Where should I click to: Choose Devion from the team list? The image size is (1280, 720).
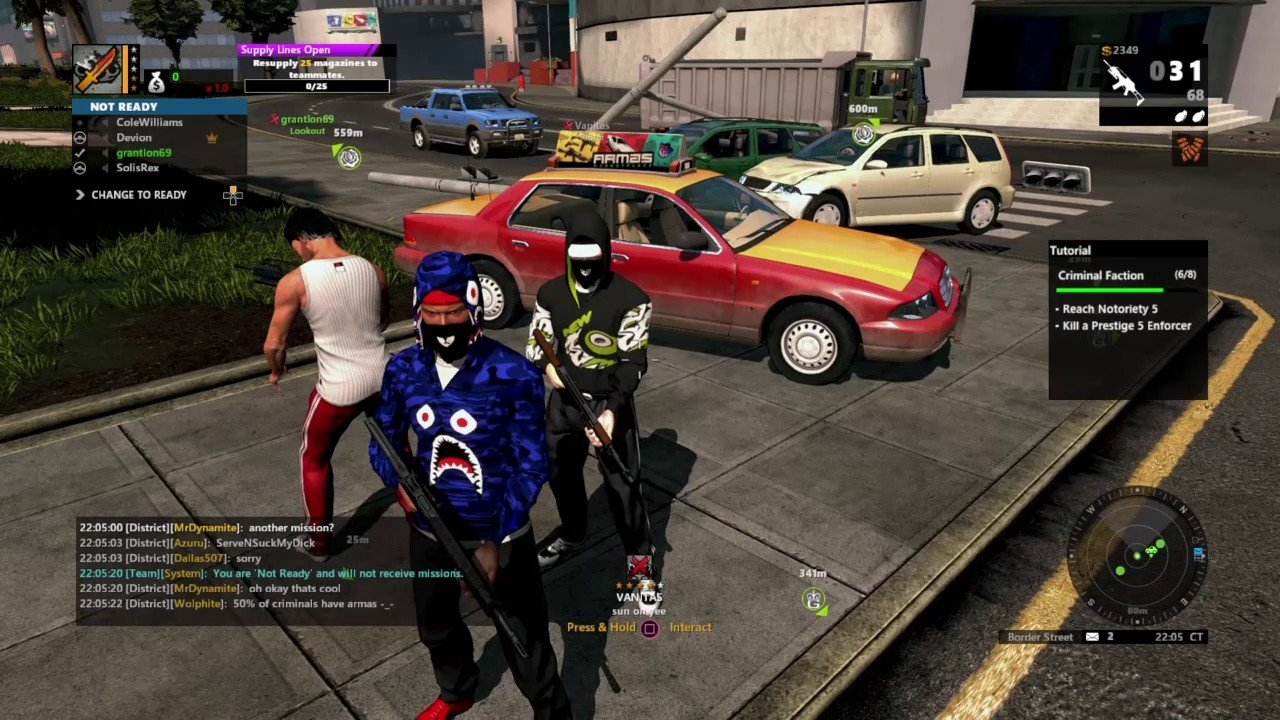click(x=134, y=137)
